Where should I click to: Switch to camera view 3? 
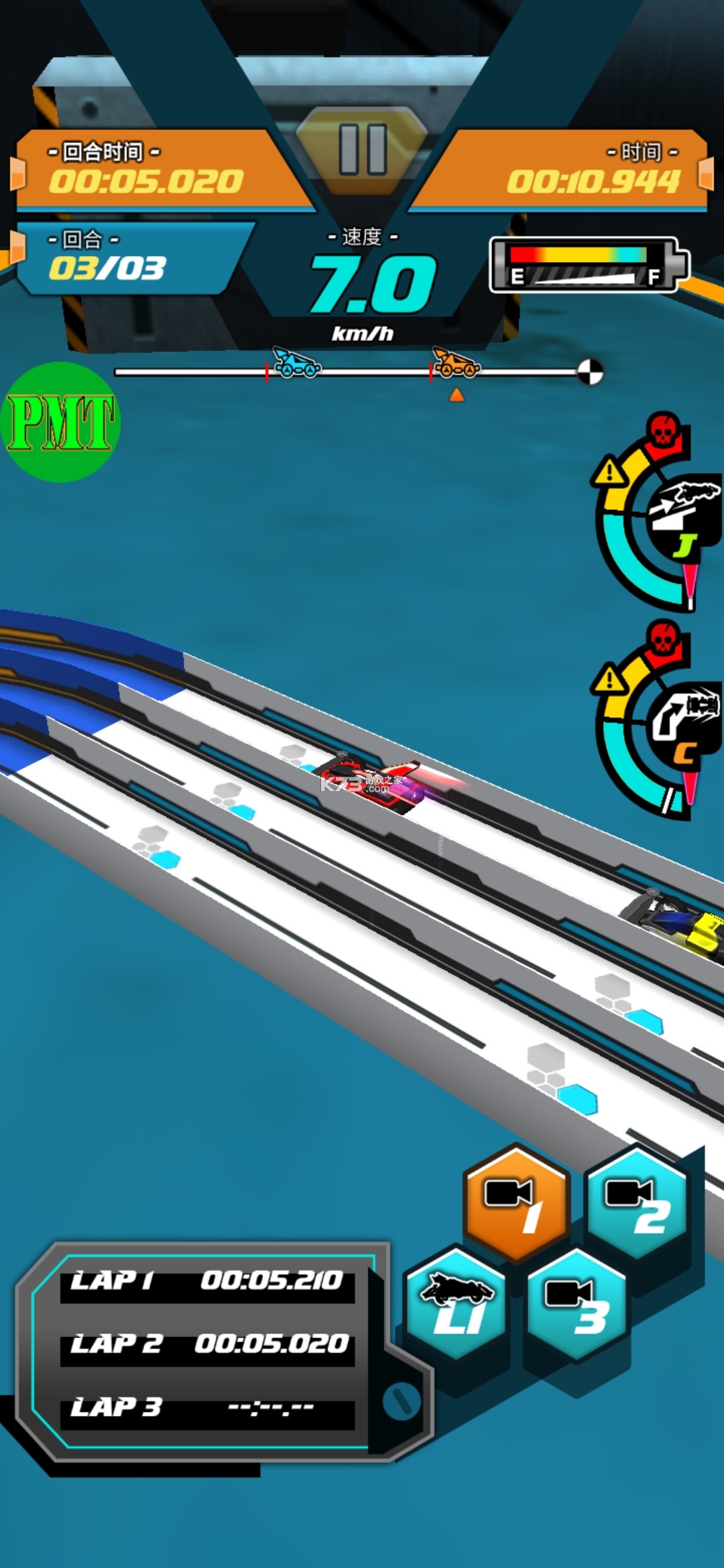[x=577, y=1303]
